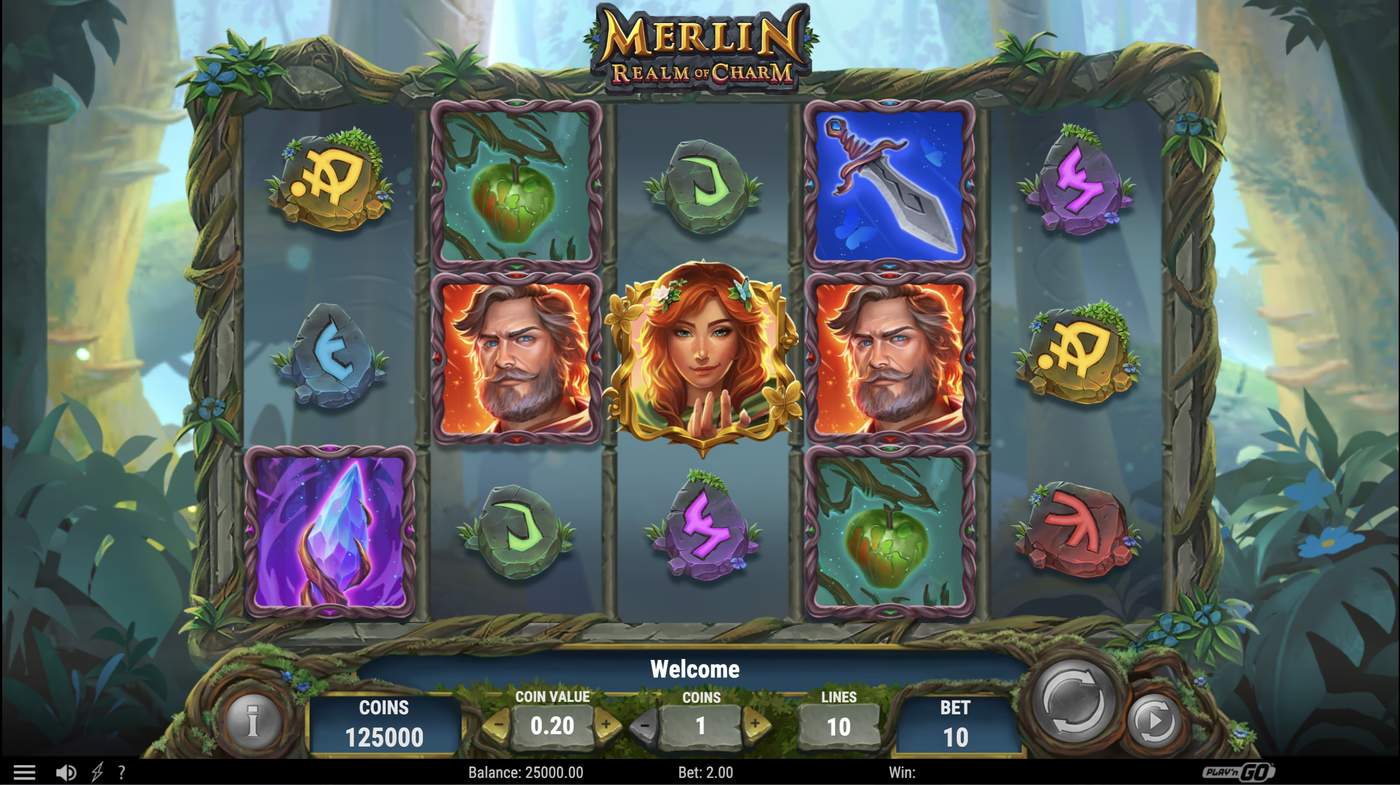Open help via the question mark icon

[x=122, y=771]
